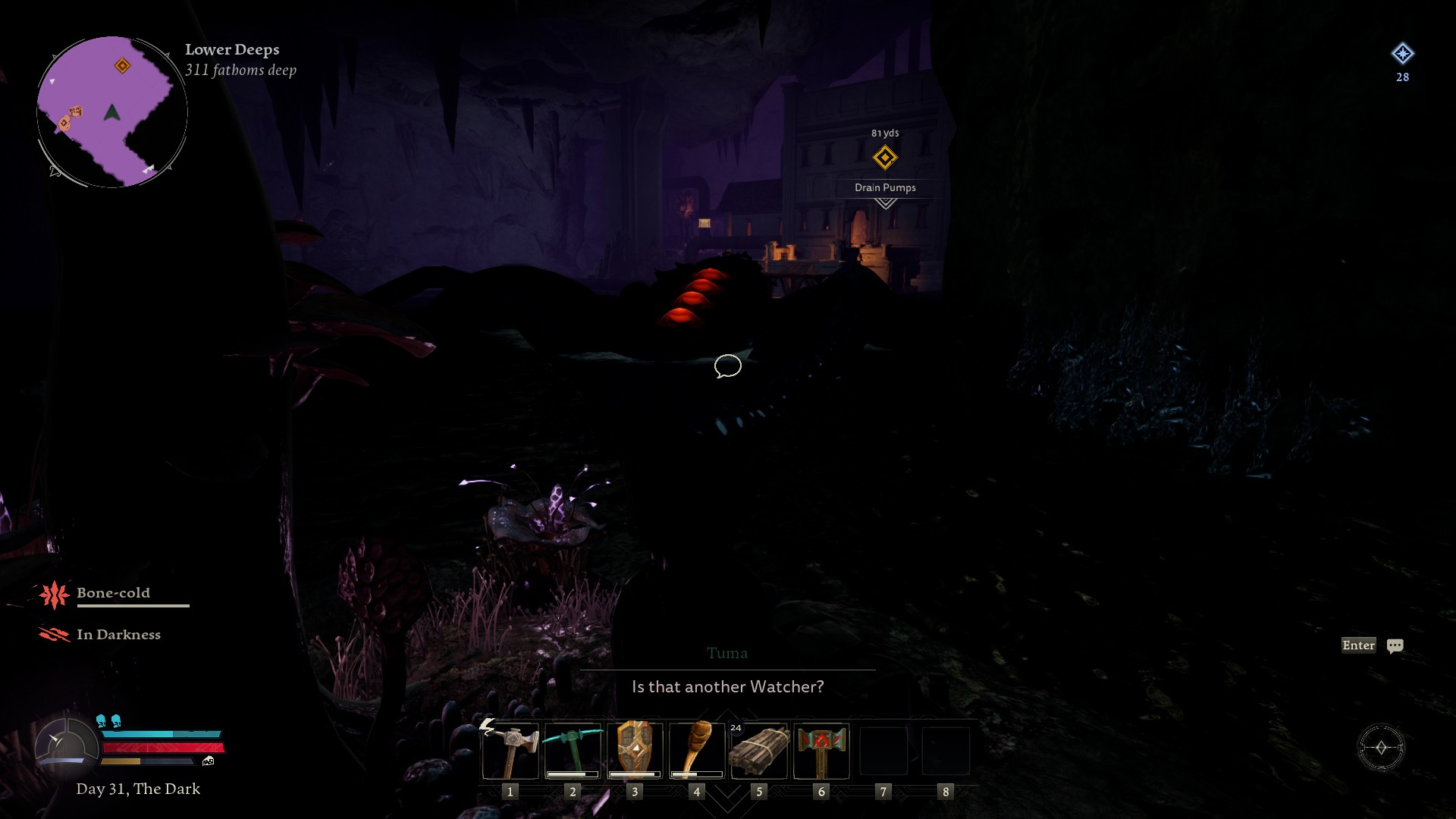
Task: Inspect the Bone-cold status effect
Action: pyautogui.click(x=55, y=595)
